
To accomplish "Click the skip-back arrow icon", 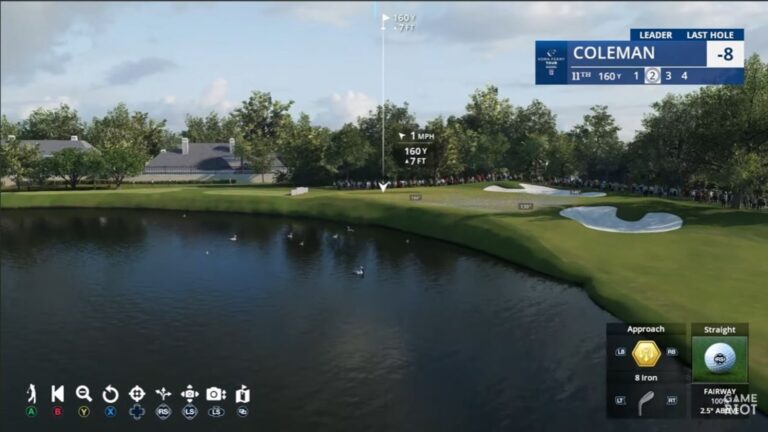I will click(x=58, y=394).
